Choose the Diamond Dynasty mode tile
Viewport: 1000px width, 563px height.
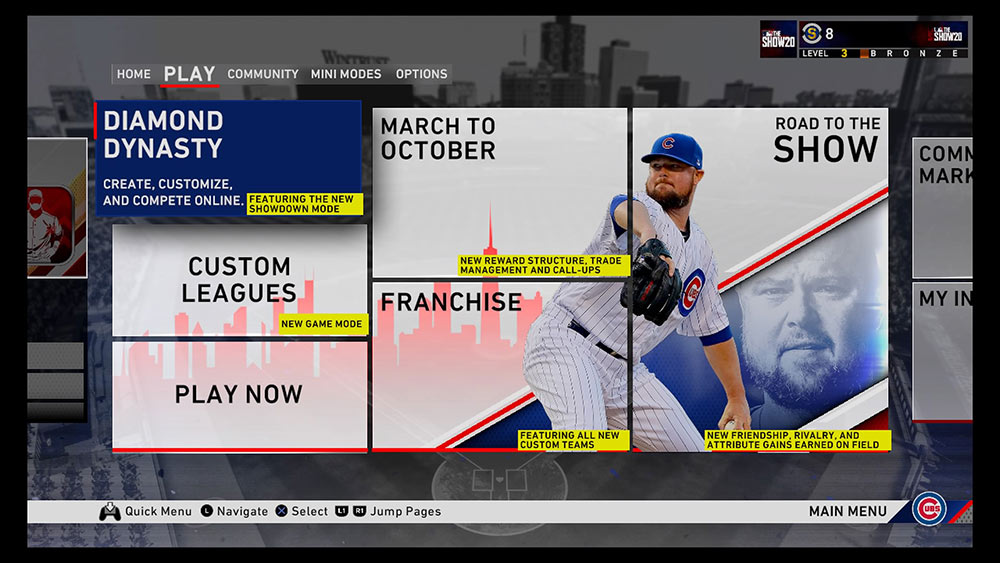pyautogui.click(x=228, y=160)
